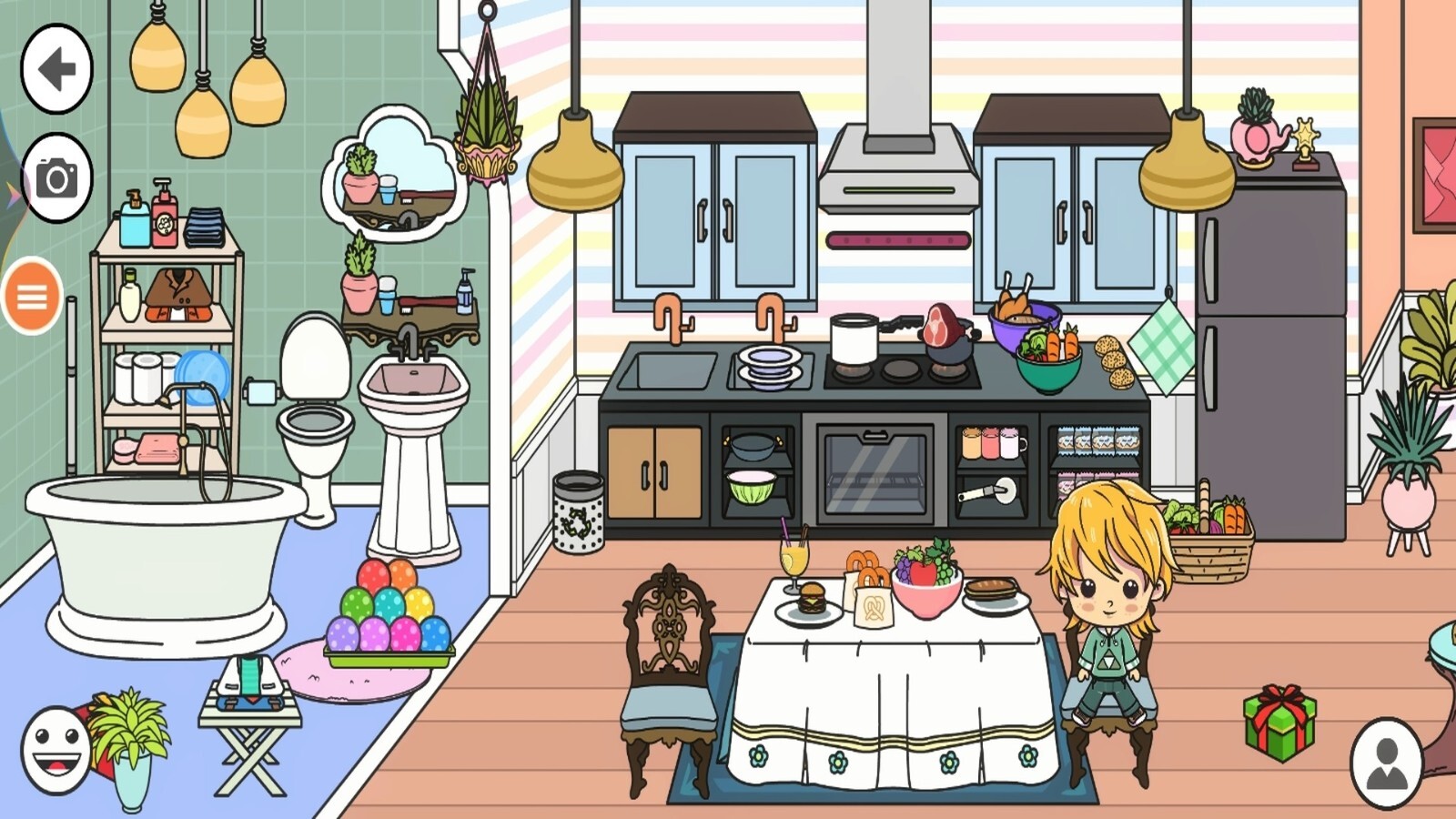Image resolution: width=1456 pixels, height=819 pixels.
Task: Open the character selection button
Action: pyautogui.click(x=1386, y=764)
